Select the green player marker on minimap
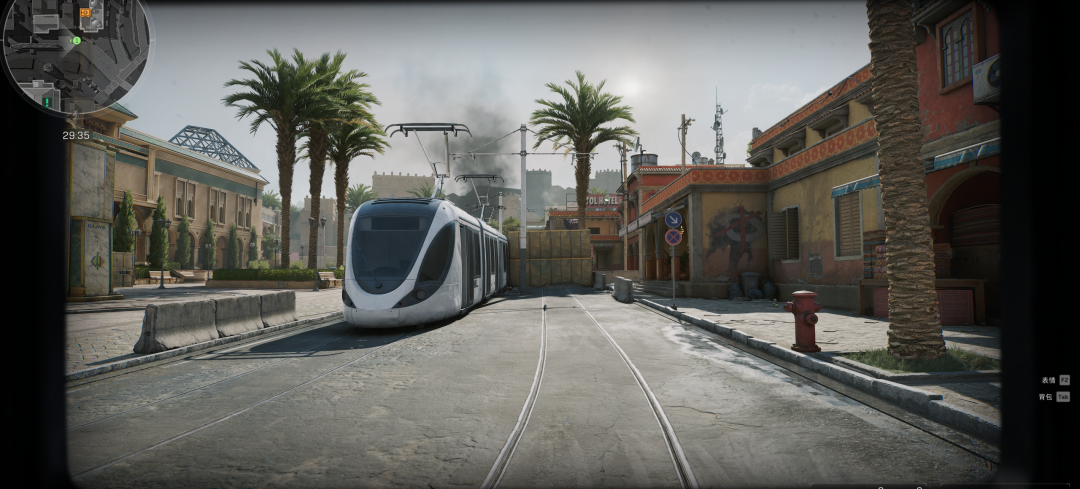Image resolution: width=1080 pixels, height=489 pixels. click(76, 41)
